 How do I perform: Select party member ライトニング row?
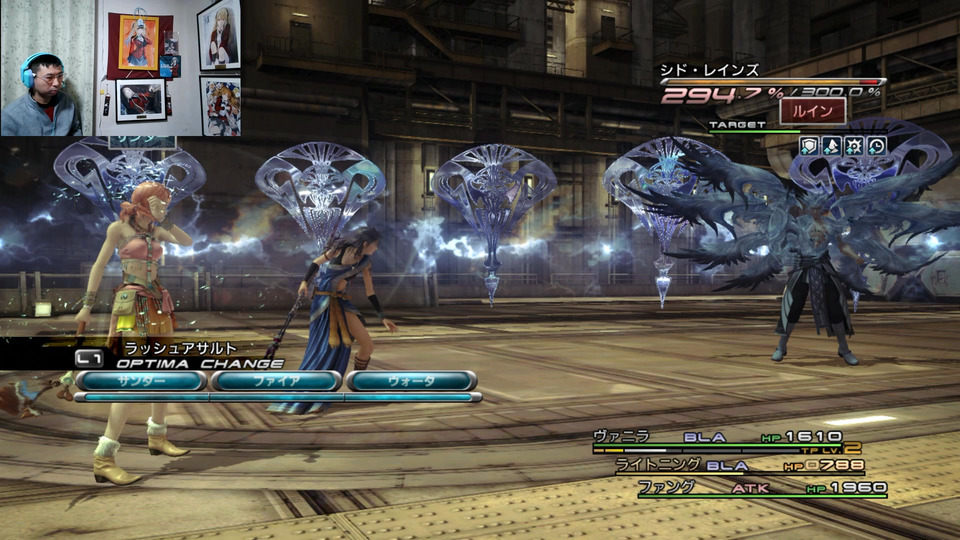click(x=738, y=465)
